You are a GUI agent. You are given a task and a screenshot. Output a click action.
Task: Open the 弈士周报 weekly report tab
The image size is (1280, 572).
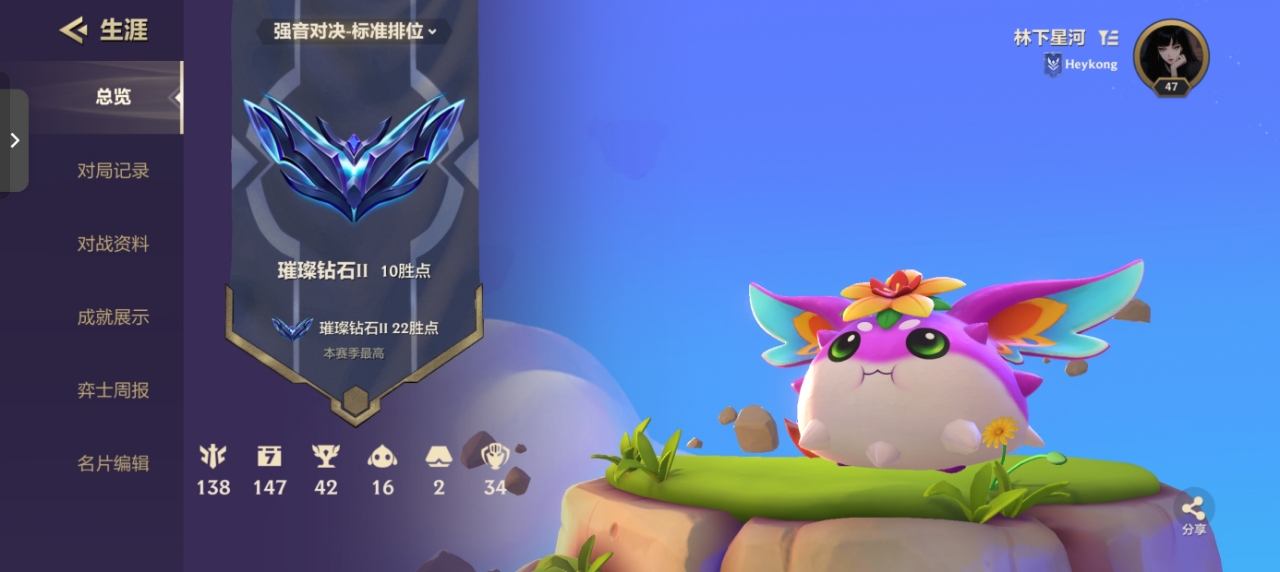click(x=113, y=390)
